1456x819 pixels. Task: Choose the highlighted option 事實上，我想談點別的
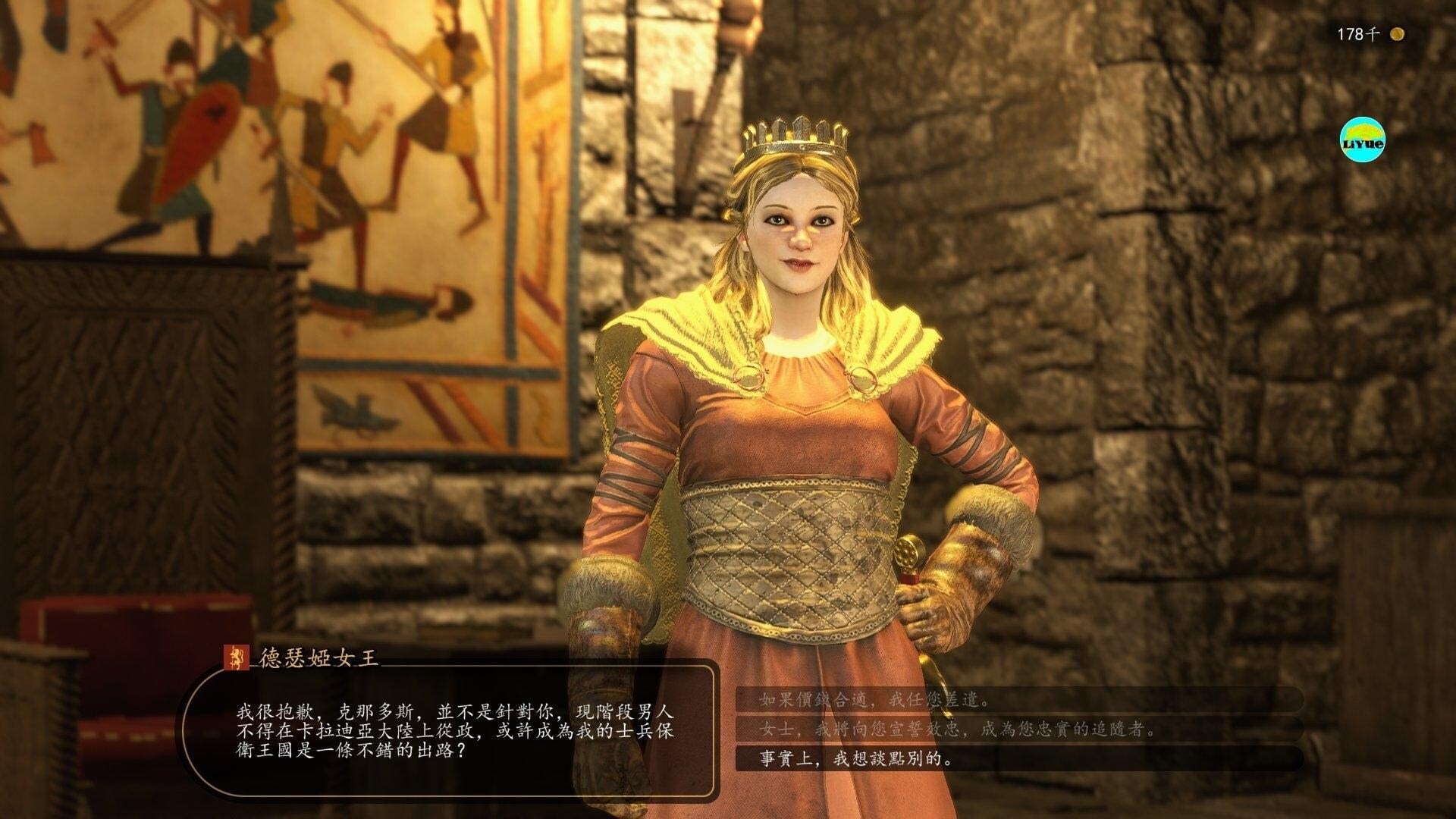[x=855, y=758]
